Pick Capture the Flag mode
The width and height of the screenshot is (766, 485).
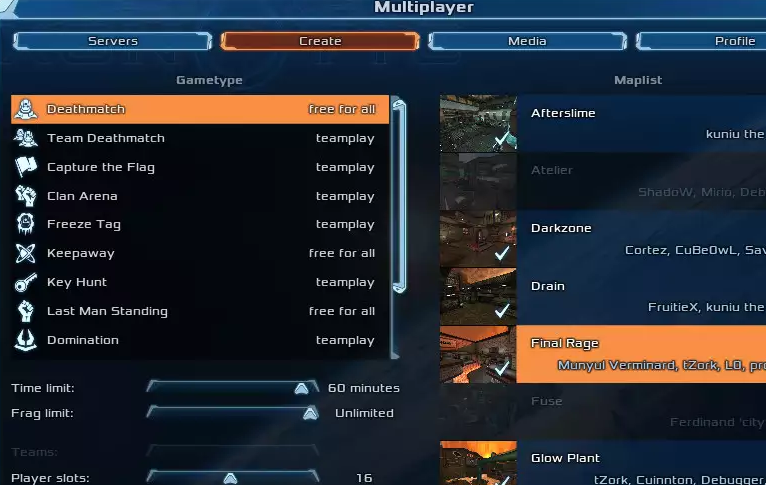click(200, 167)
